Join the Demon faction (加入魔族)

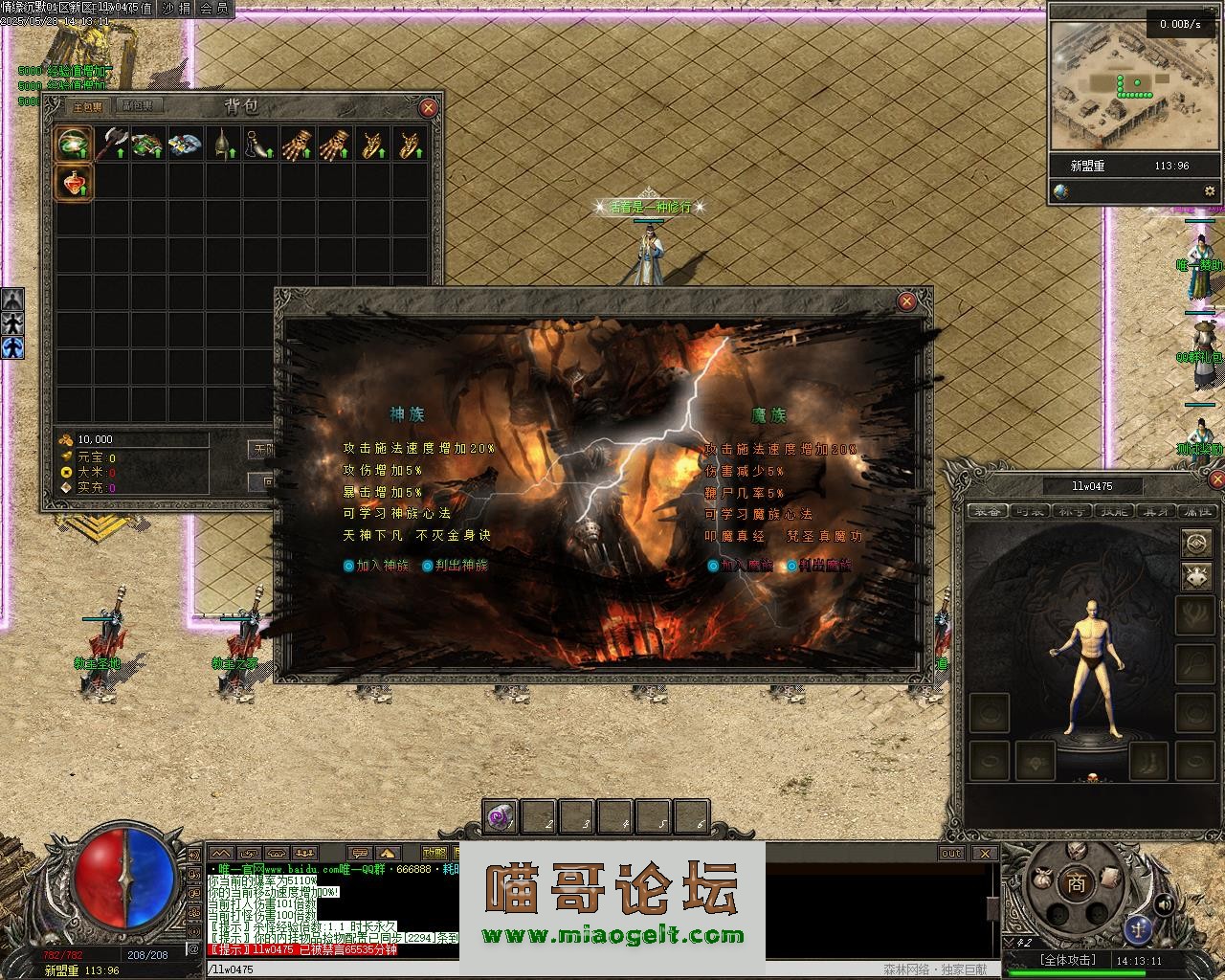click(x=741, y=566)
